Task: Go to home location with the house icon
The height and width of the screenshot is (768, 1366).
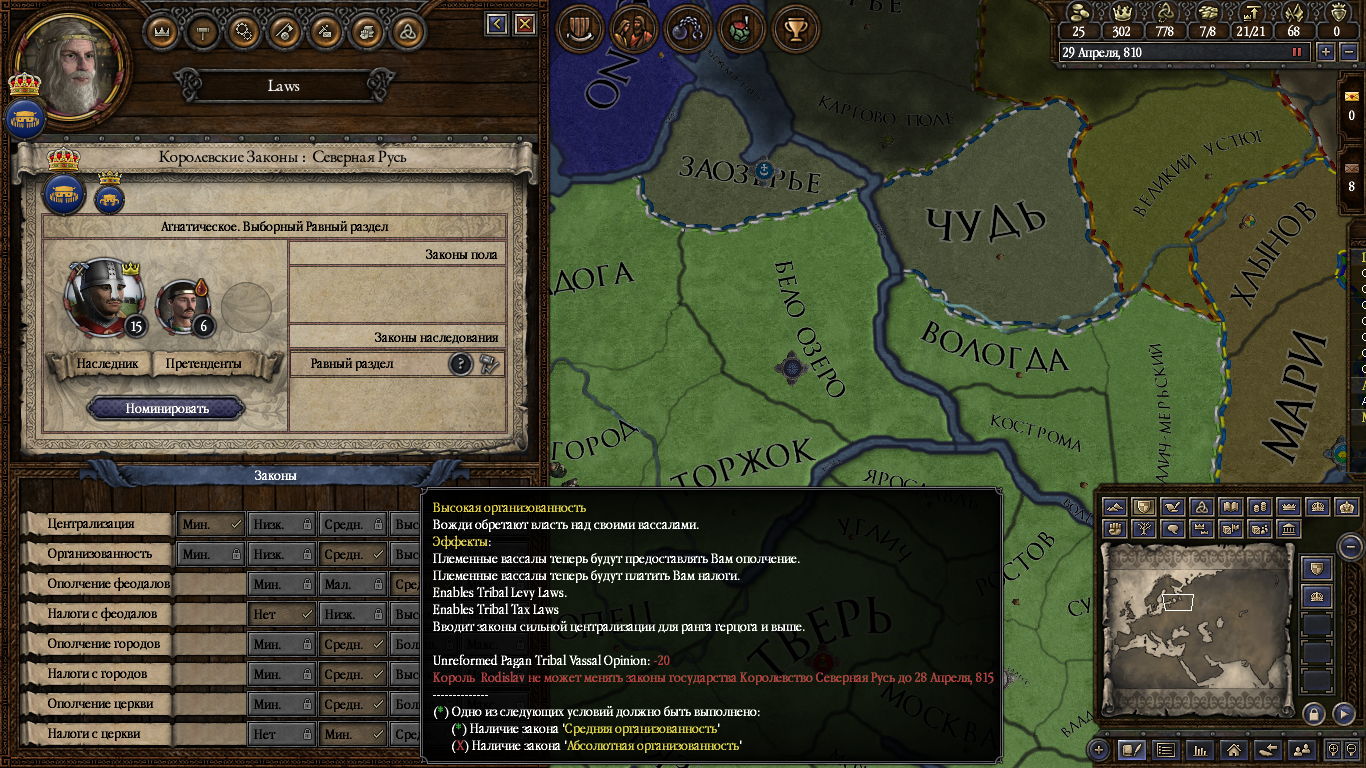Action: coord(1234,749)
